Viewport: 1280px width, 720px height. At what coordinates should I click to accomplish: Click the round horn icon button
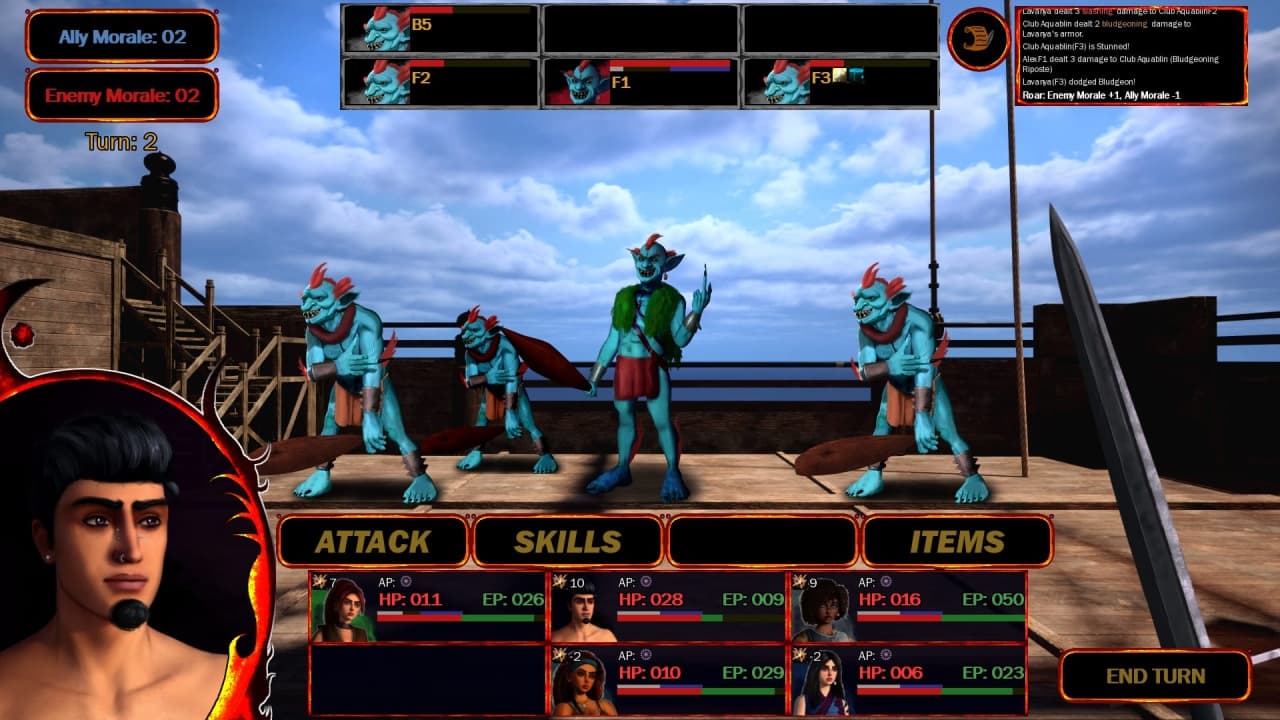click(978, 40)
